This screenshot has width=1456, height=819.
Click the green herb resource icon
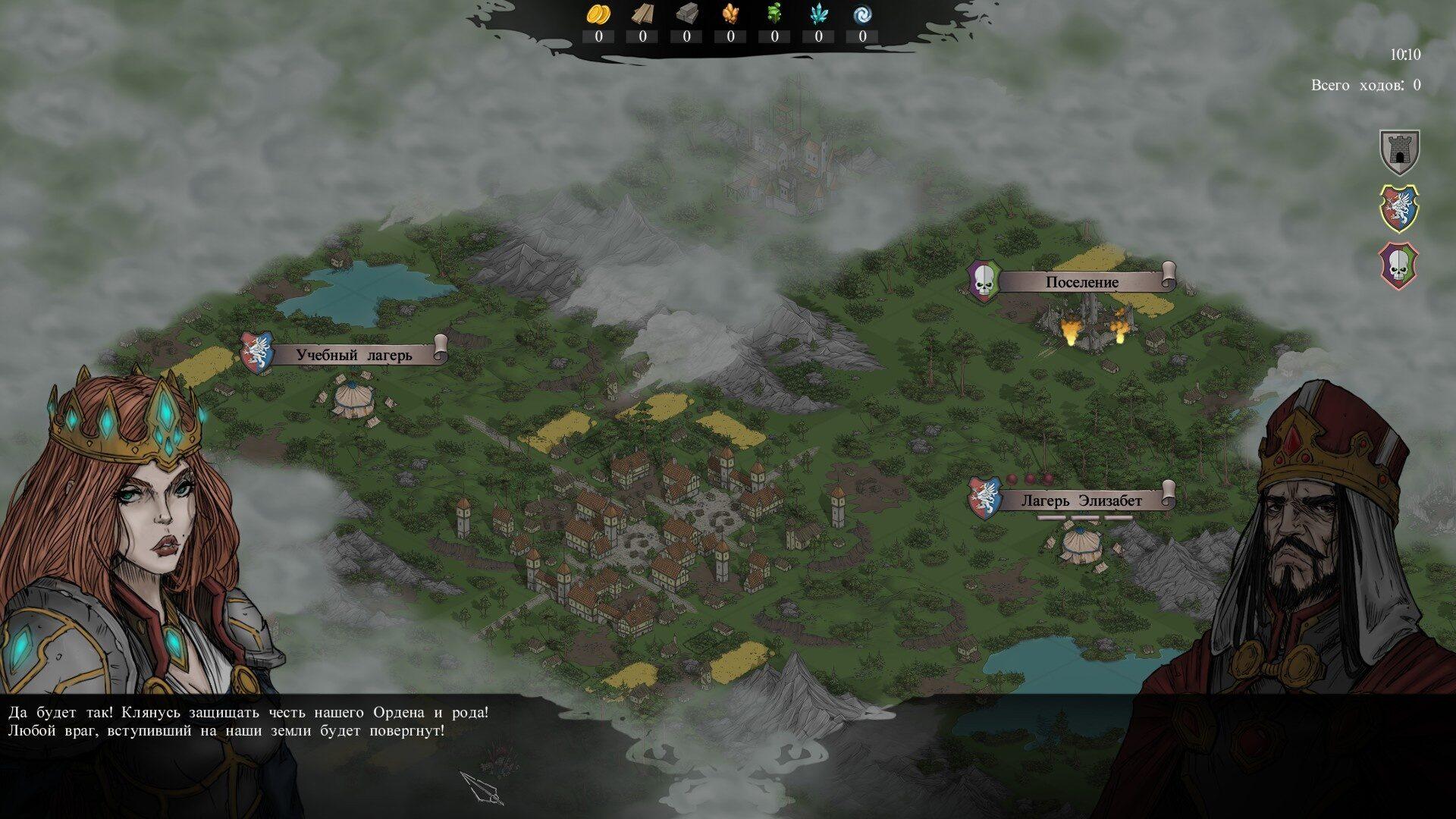(x=774, y=14)
